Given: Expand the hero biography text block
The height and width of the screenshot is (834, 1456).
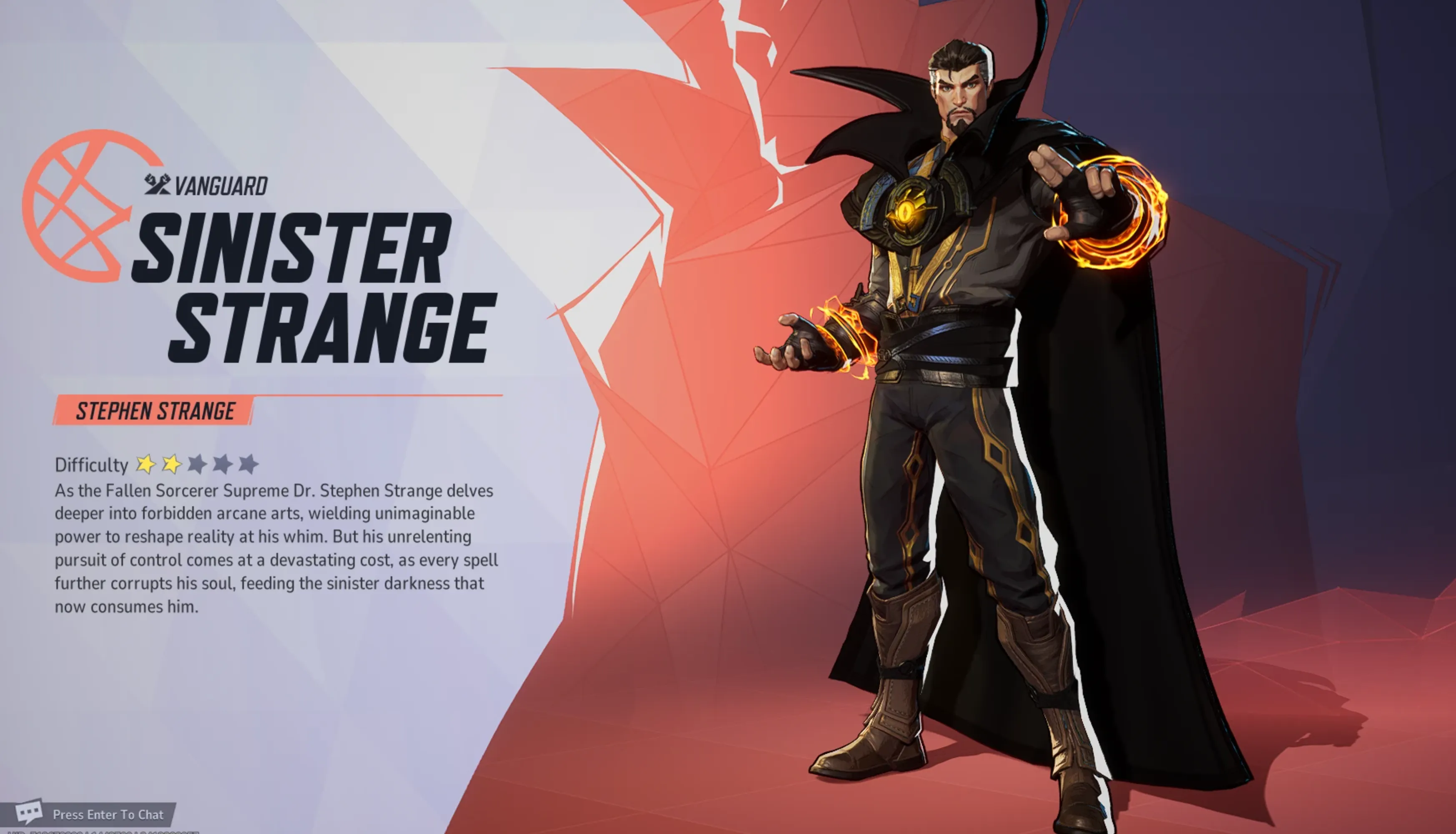Looking at the screenshot, I should 275,550.
